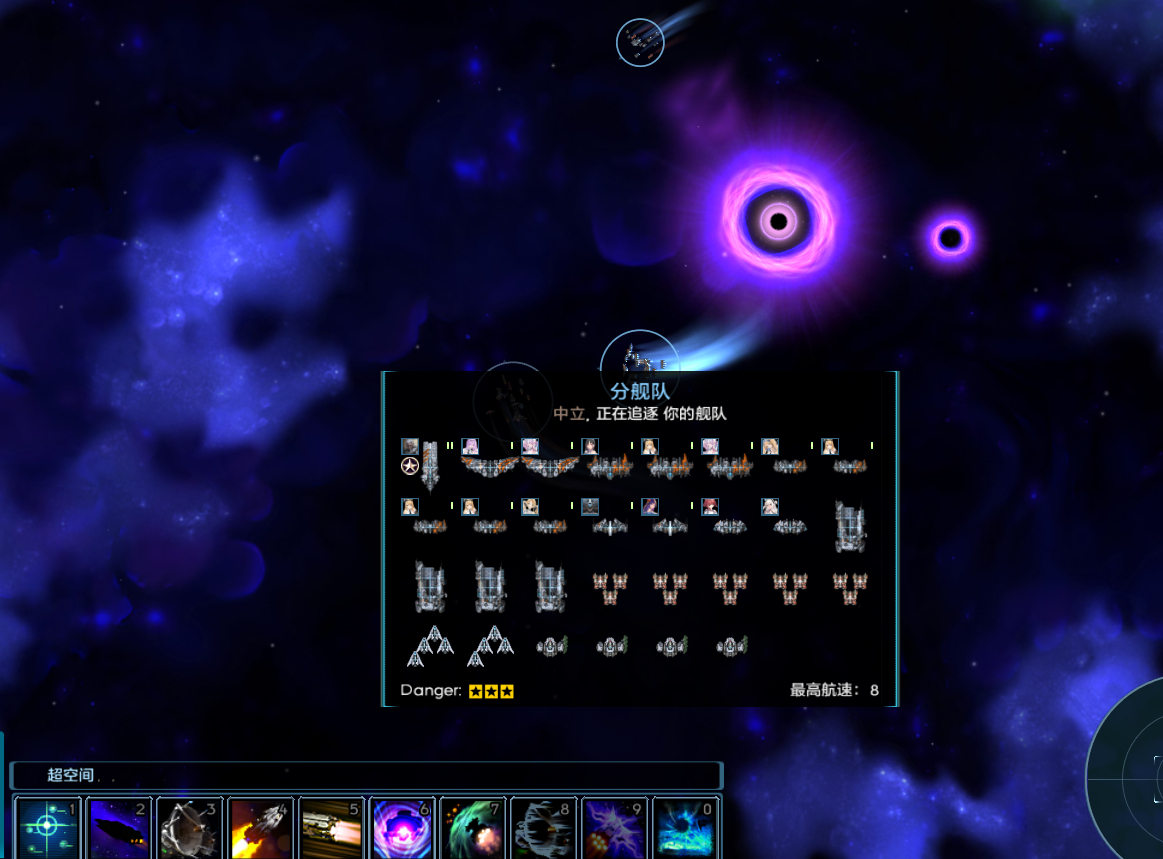The image size is (1163, 859).
Task: Enable the sustained burn ability in slot 5
Action: point(331,828)
